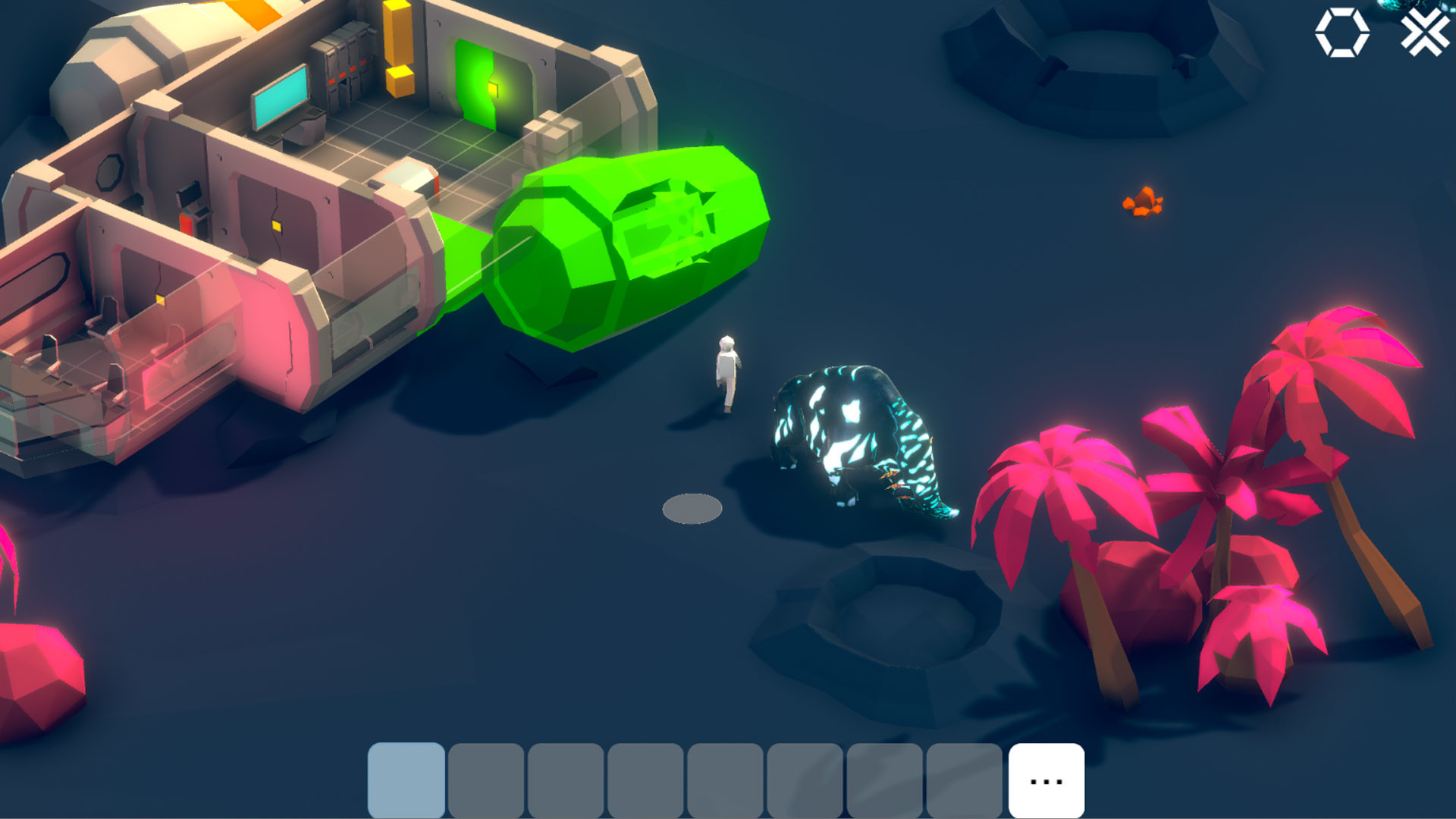Viewport: 1456px width, 819px height.
Task: Open the '...' more options button on hotbar
Action: tap(1044, 778)
